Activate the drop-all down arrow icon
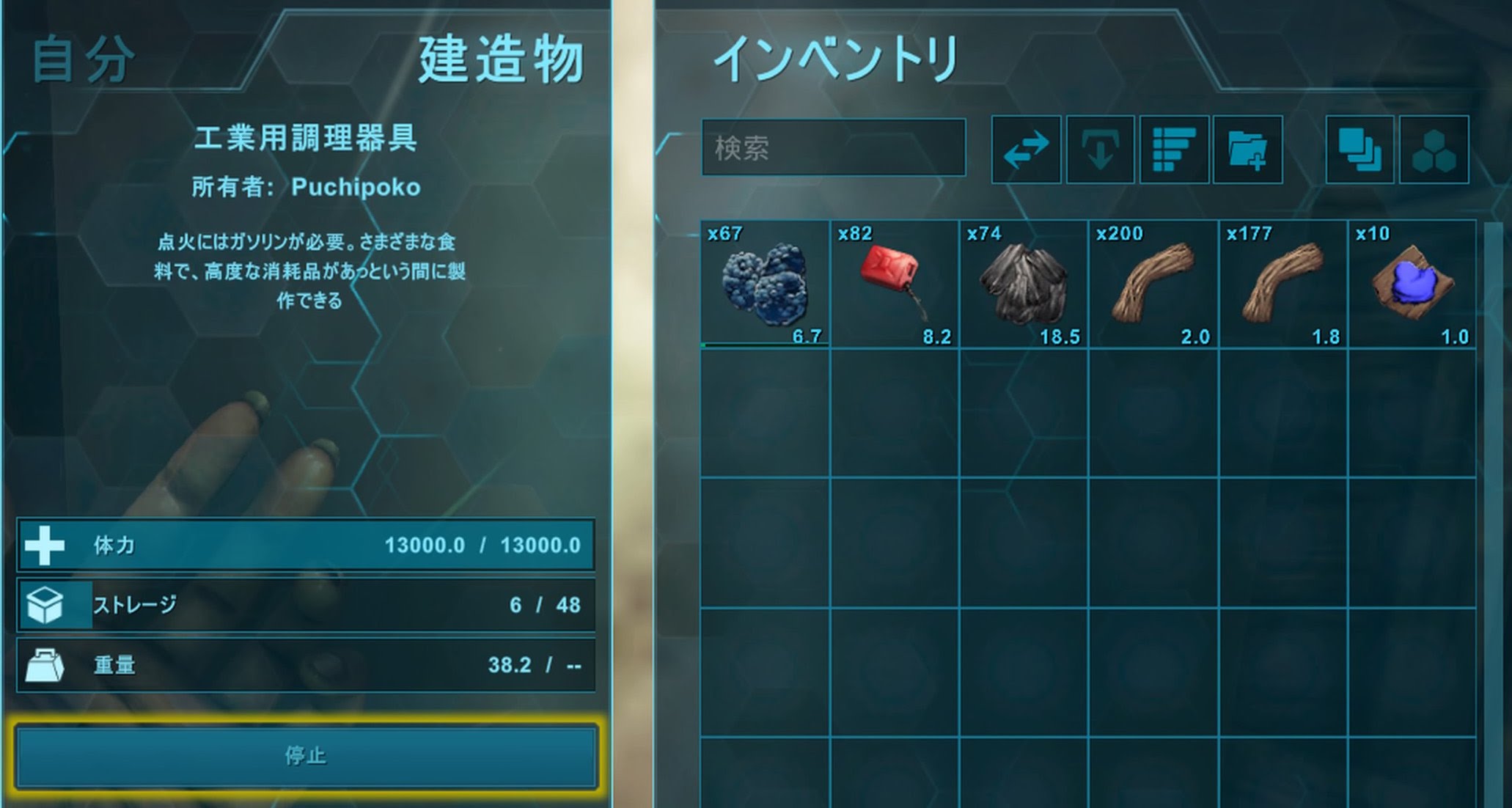 (1100, 150)
